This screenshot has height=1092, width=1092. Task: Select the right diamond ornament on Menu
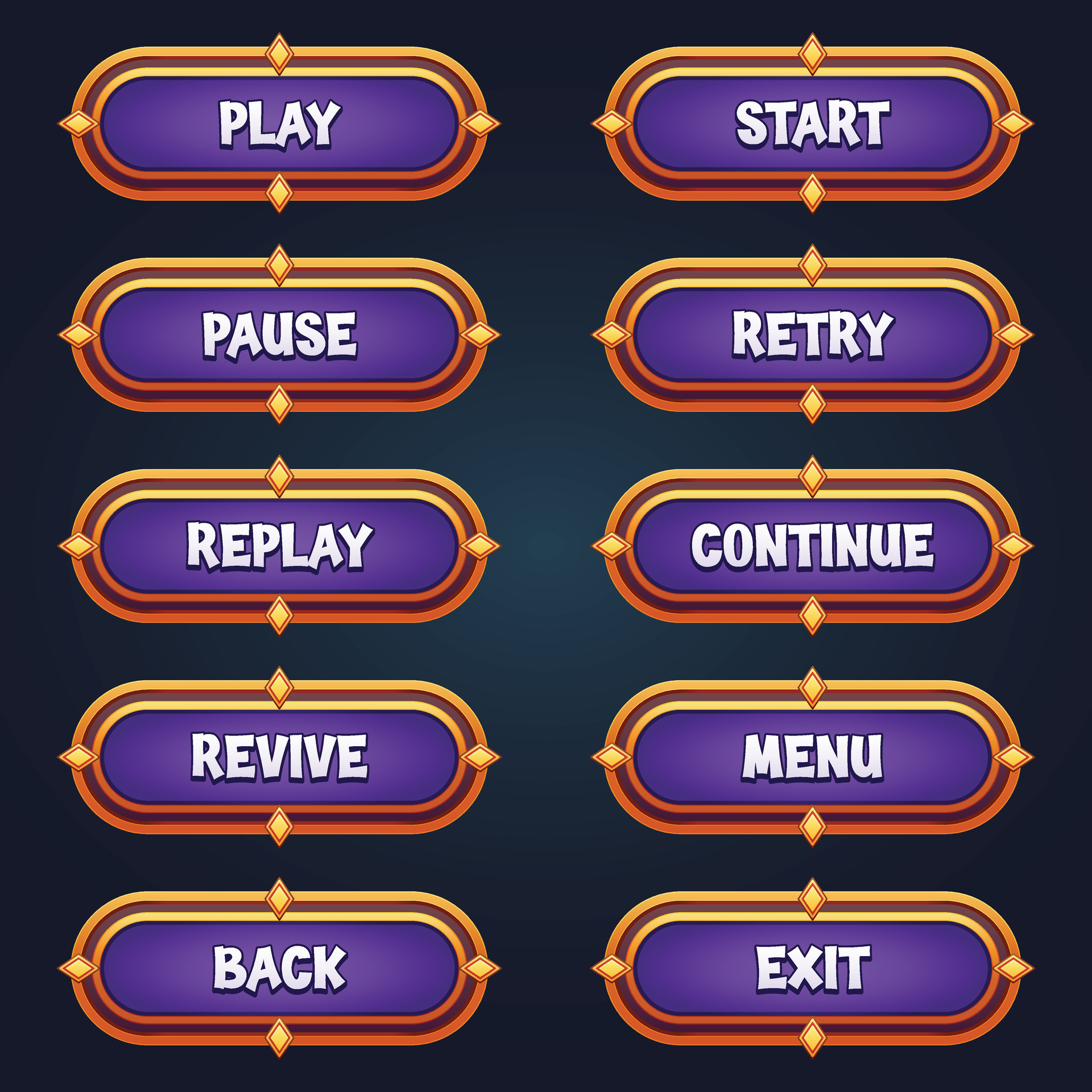(x=1014, y=756)
